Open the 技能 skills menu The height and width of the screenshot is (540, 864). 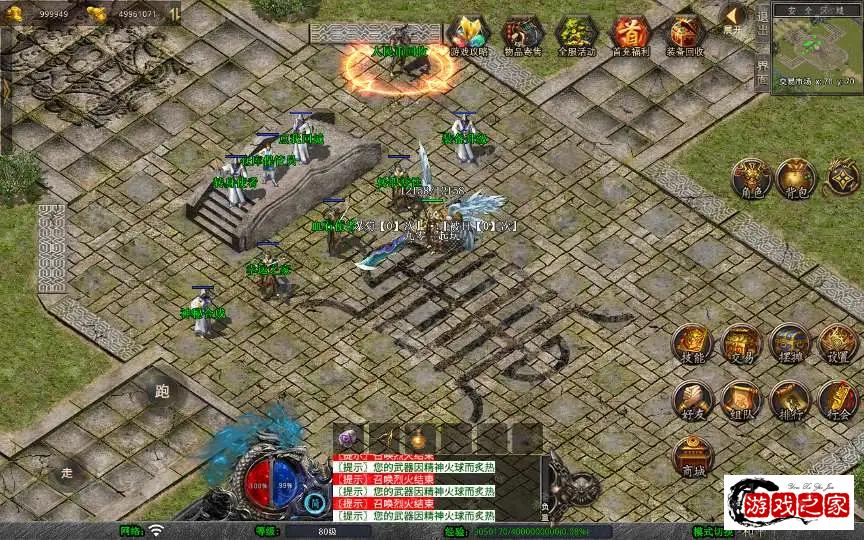click(692, 344)
